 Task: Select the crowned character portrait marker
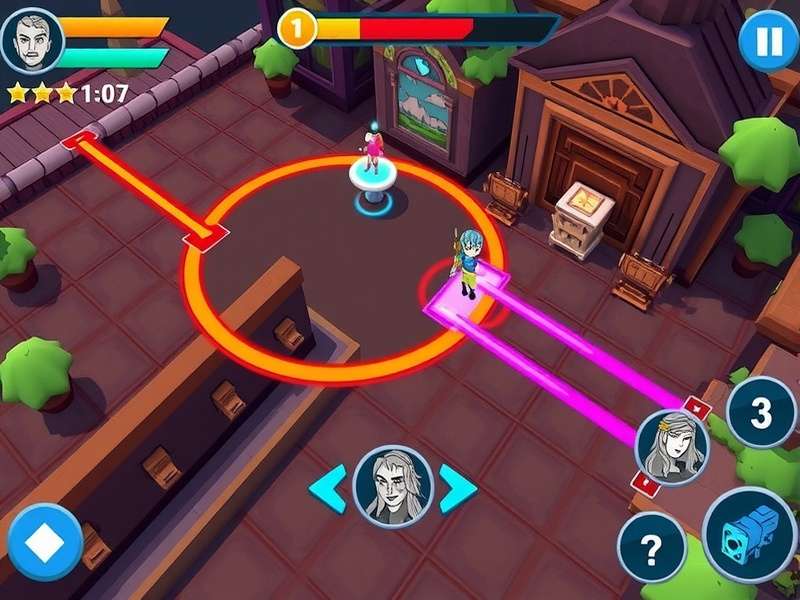(672, 446)
